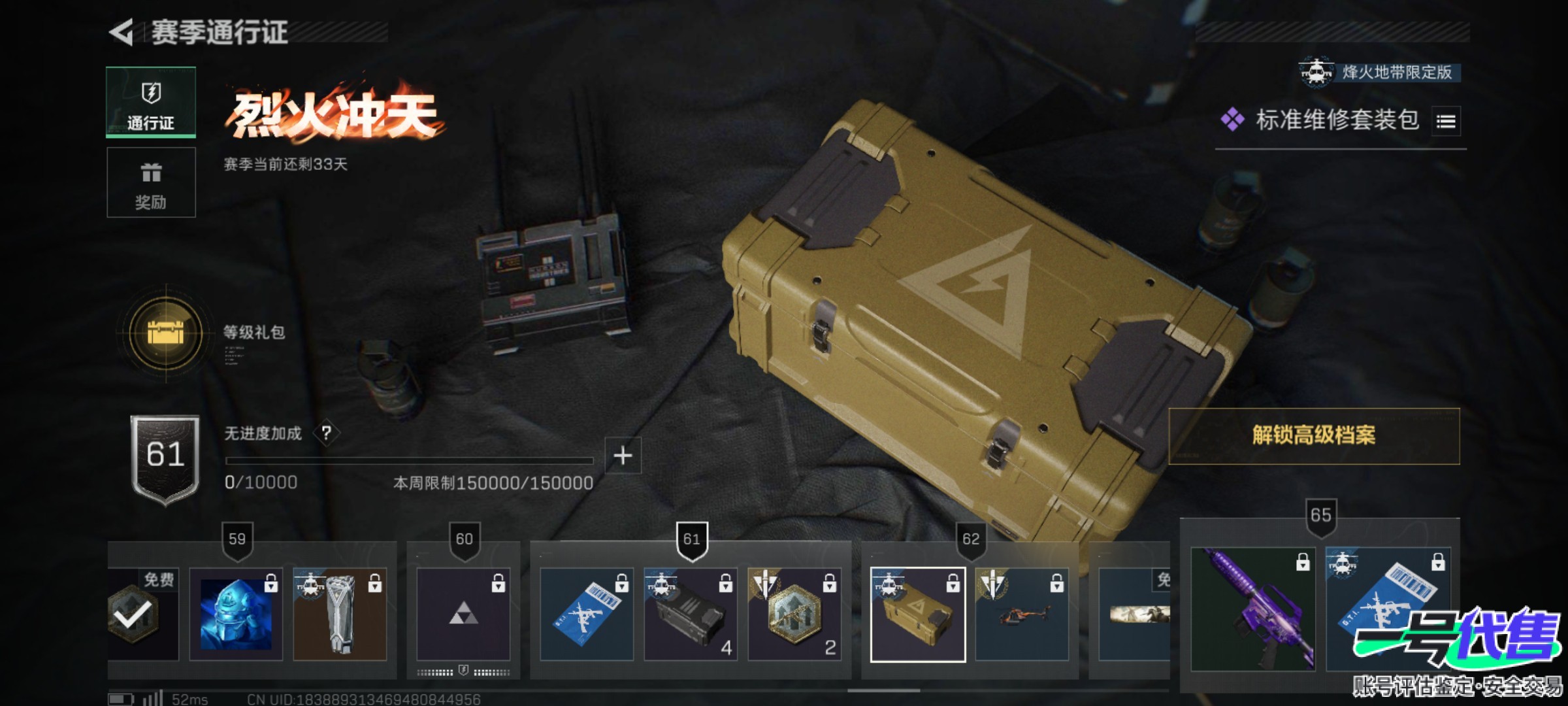Show progress bonus help question mark

(x=327, y=433)
